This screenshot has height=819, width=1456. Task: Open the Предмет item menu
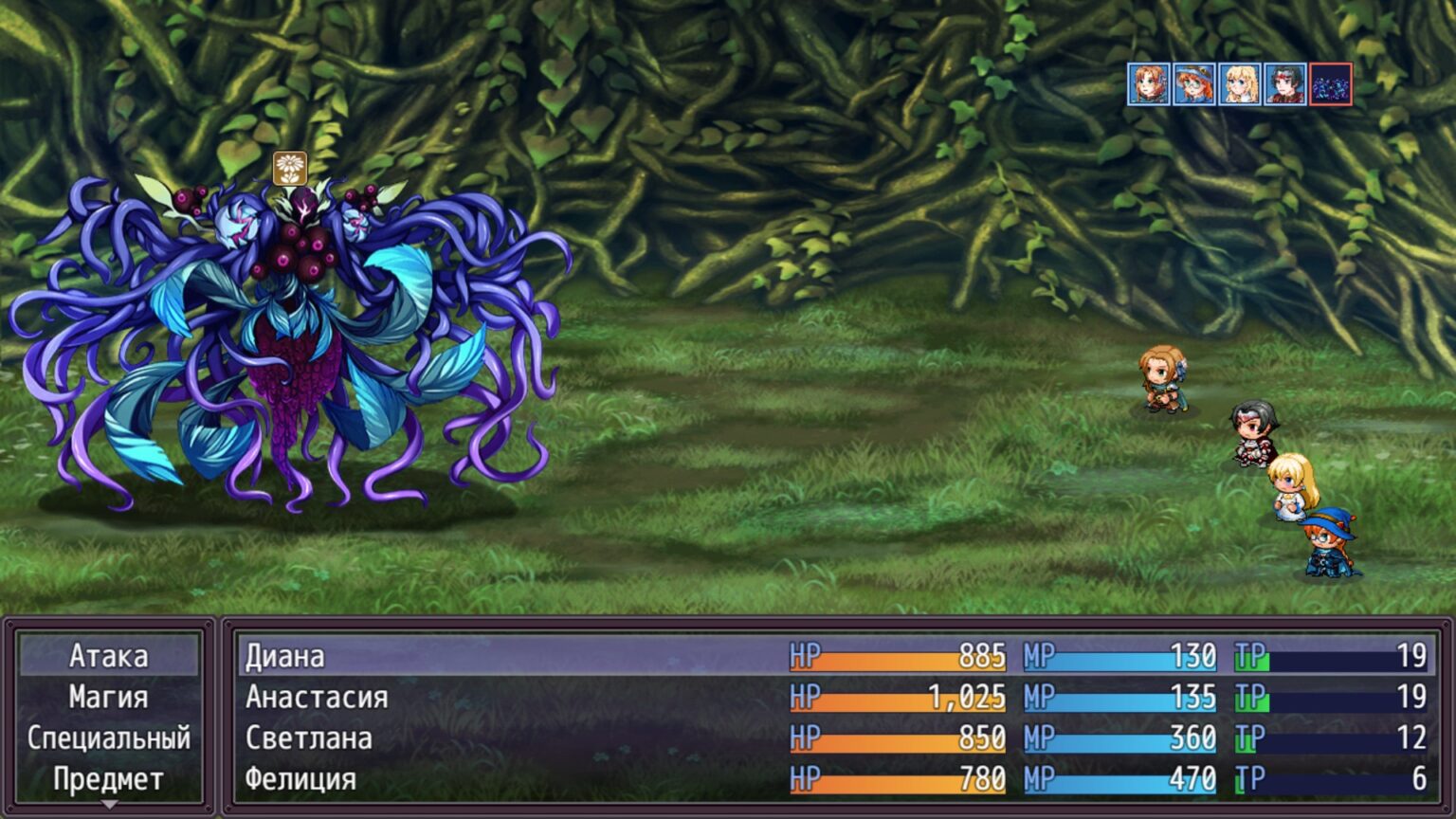point(109,779)
